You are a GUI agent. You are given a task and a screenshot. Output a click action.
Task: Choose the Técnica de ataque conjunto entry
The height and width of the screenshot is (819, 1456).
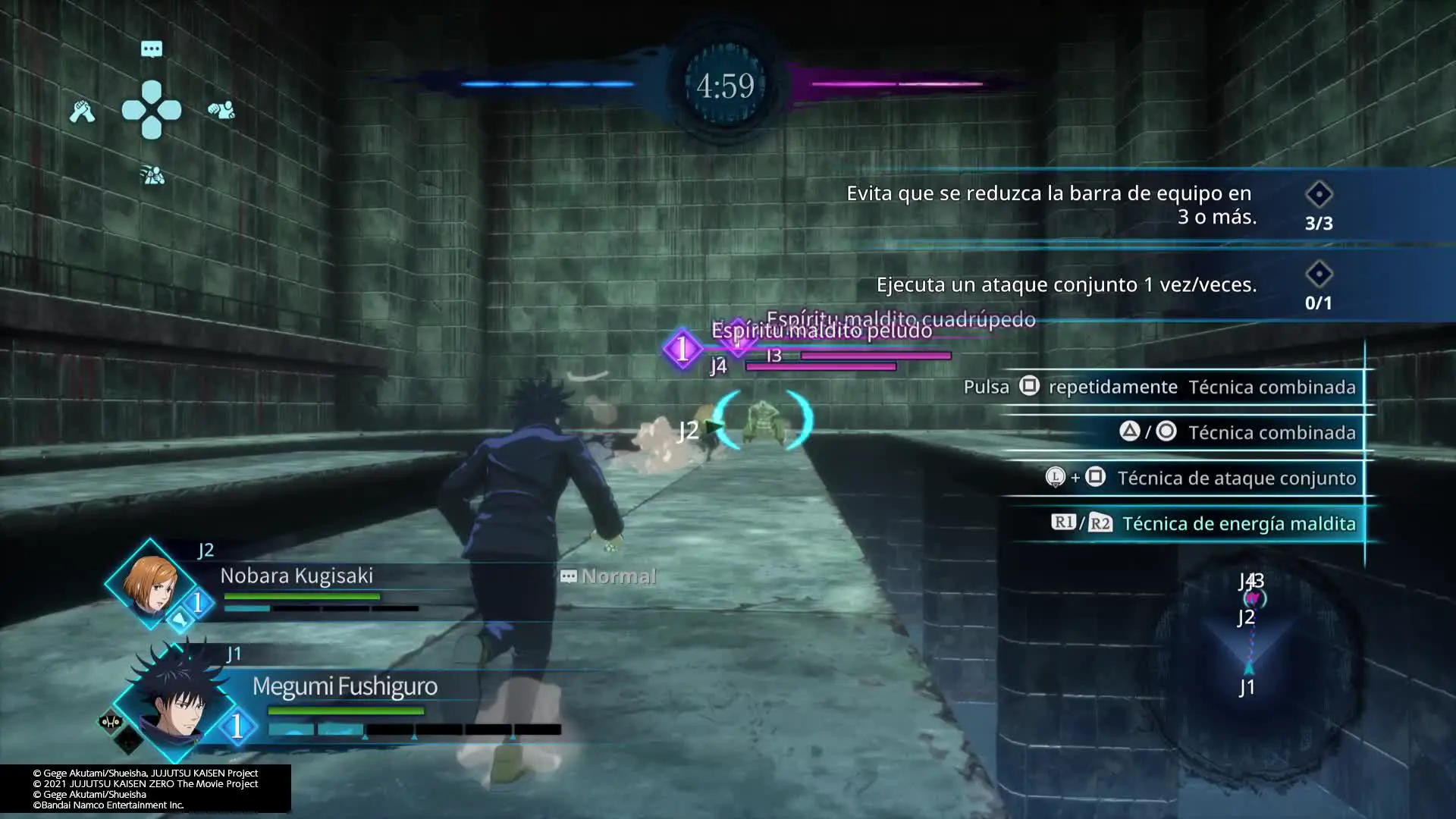tap(1235, 479)
